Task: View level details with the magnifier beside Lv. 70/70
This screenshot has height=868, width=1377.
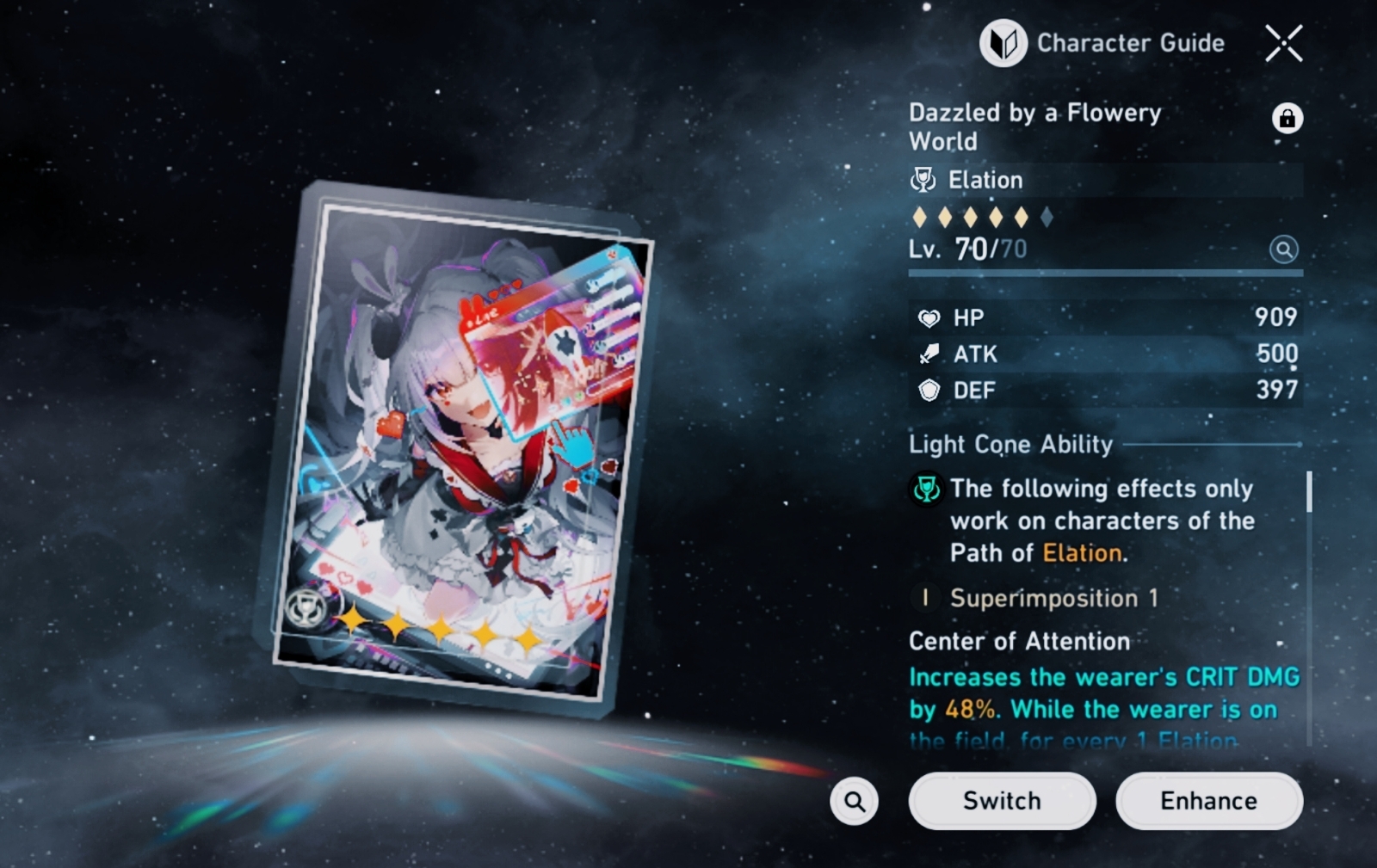Action: (x=1283, y=249)
